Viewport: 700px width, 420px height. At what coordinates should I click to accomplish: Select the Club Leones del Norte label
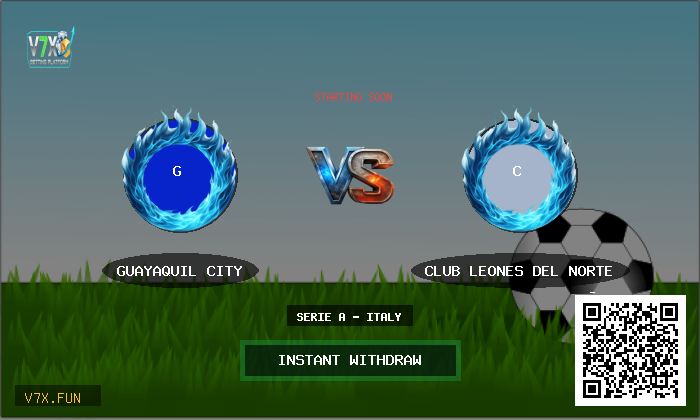click(x=517, y=271)
